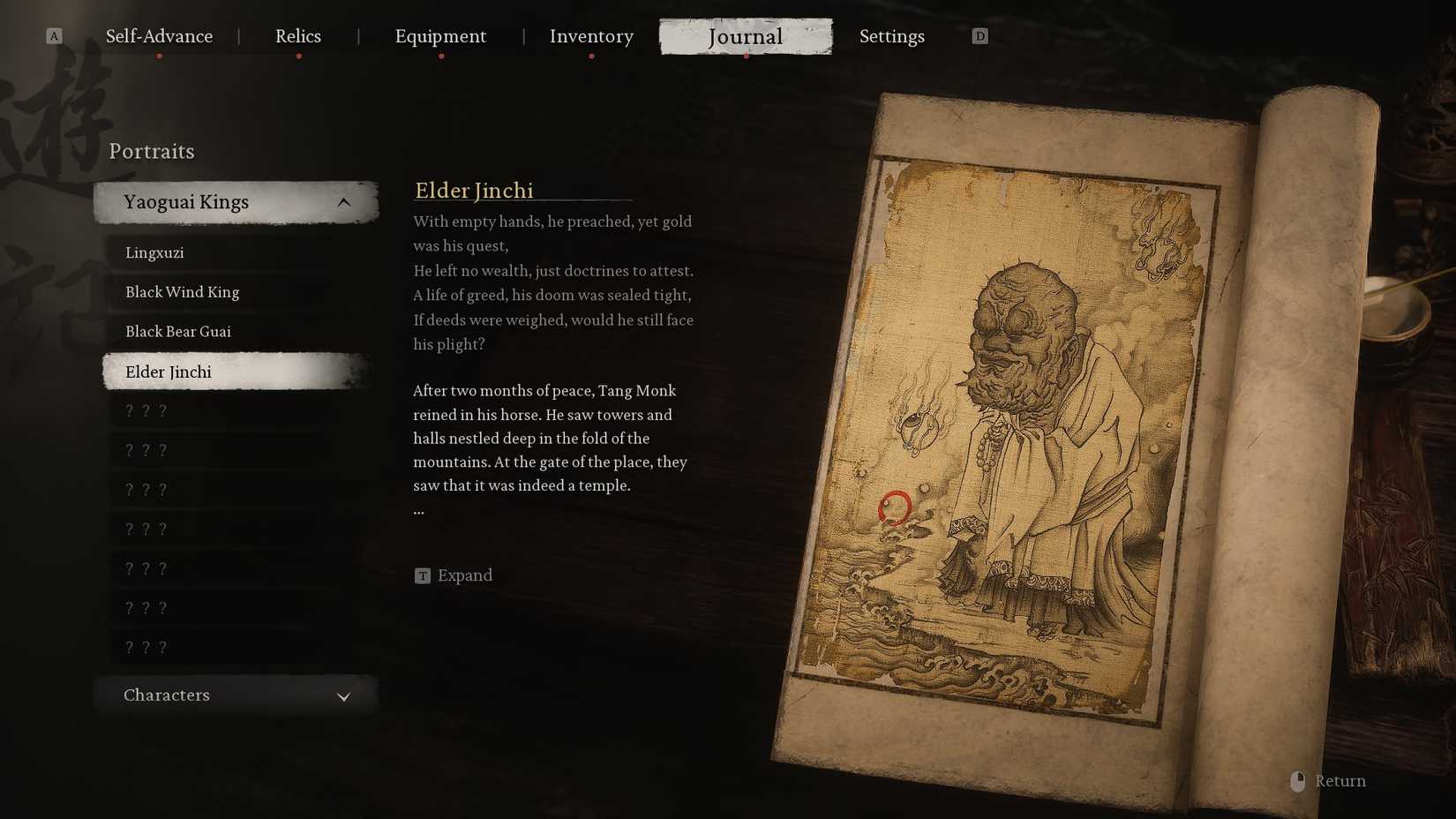The image size is (1456, 819).
Task: Select Black Wind King from the list
Action: [181, 291]
